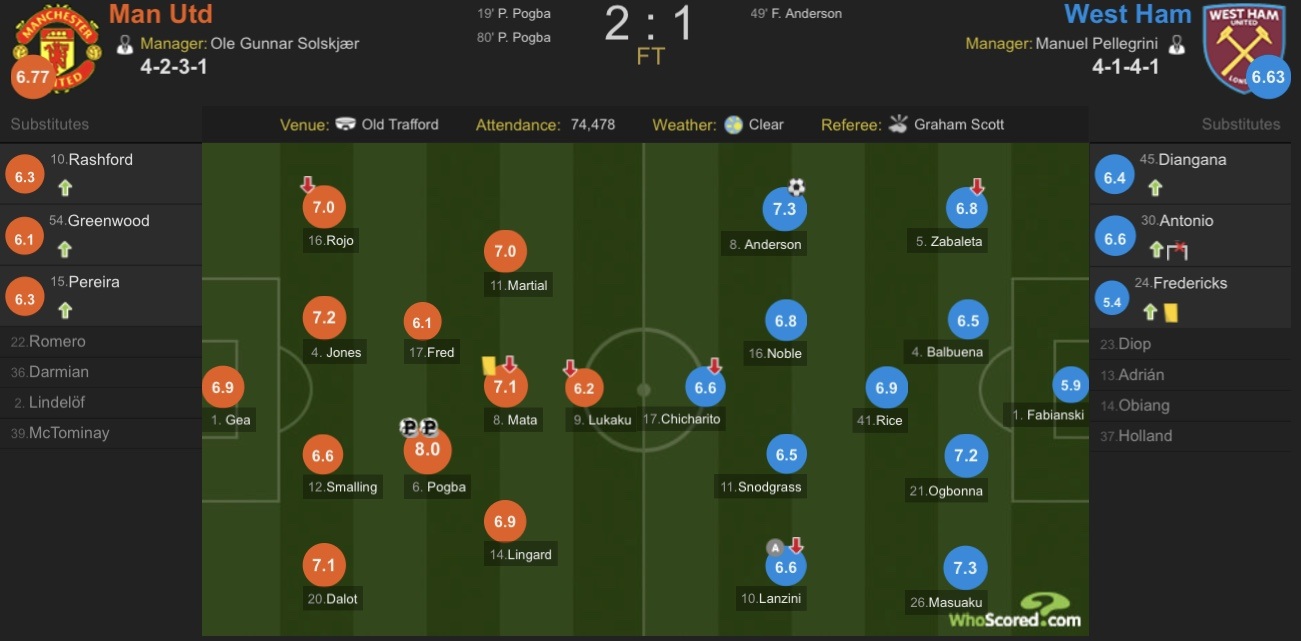Open Rice's 6.9 player marker
Screen dimensions: 1301x641
[886, 388]
